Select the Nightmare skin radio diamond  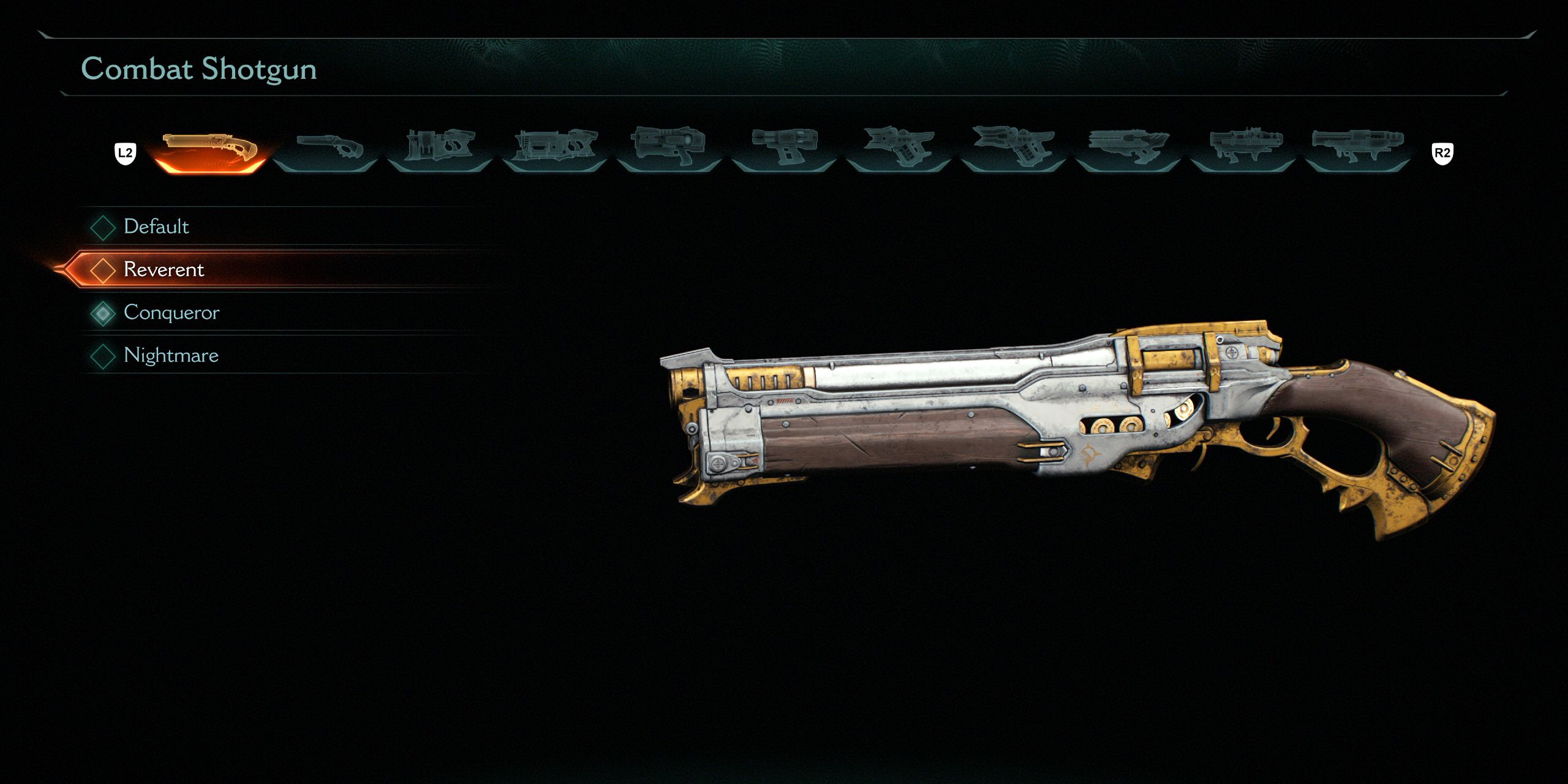(103, 355)
